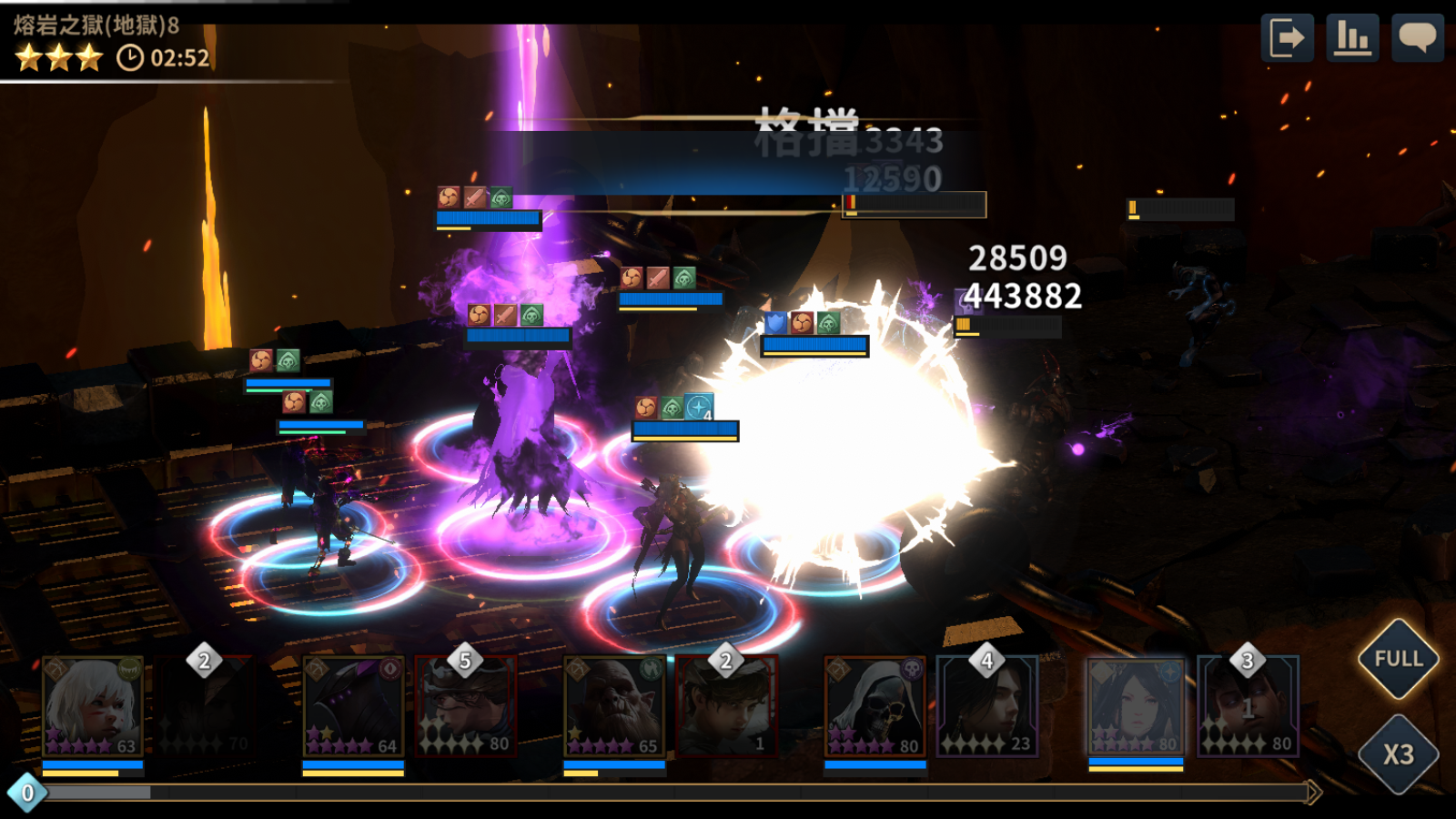Screen dimensions: 1456x819
Task: Change the X3 battle speed
Action: click(x=1398, y=753)
